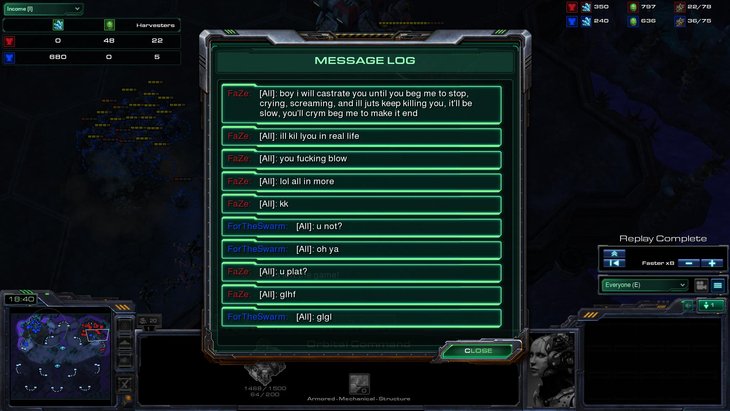Open the Everyone vision dropdown
The width and height of the screenshot is (730, 411).
pyautogui.click(x=645, y=285)
